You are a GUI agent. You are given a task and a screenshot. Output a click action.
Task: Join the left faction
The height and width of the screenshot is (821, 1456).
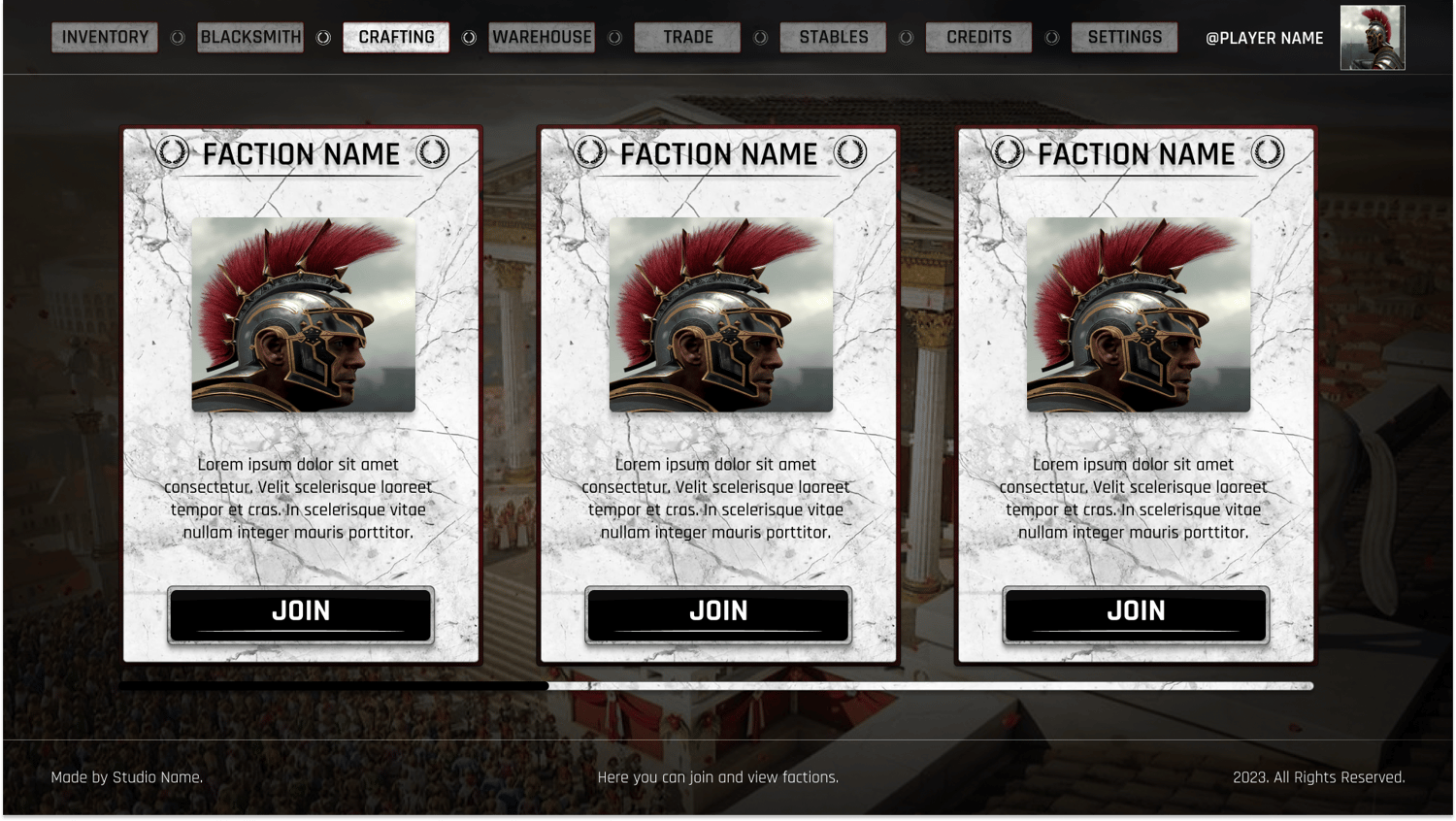[301, 614]
